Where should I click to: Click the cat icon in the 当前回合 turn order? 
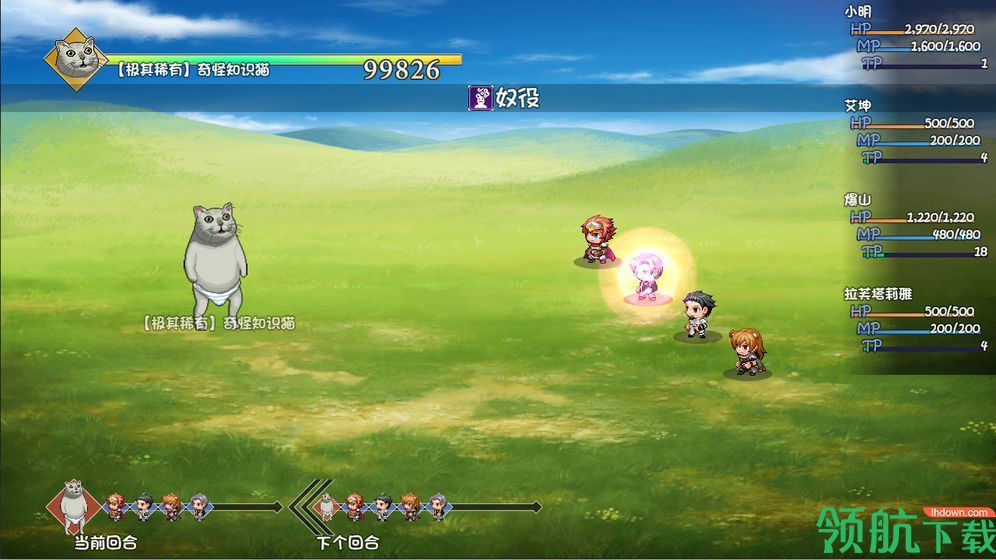click(73, 504)
